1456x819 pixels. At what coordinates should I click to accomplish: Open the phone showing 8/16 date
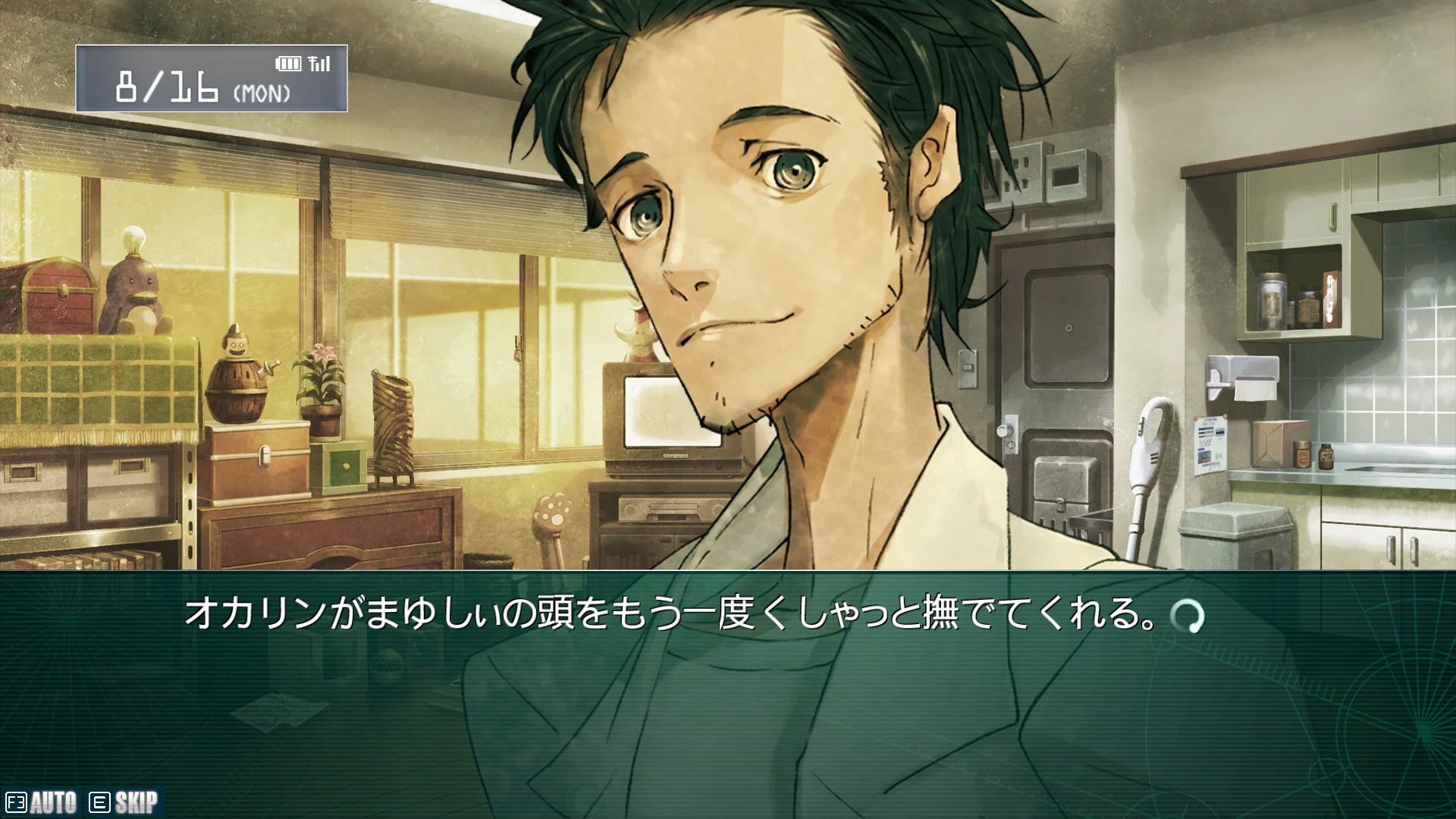[212, 79]
